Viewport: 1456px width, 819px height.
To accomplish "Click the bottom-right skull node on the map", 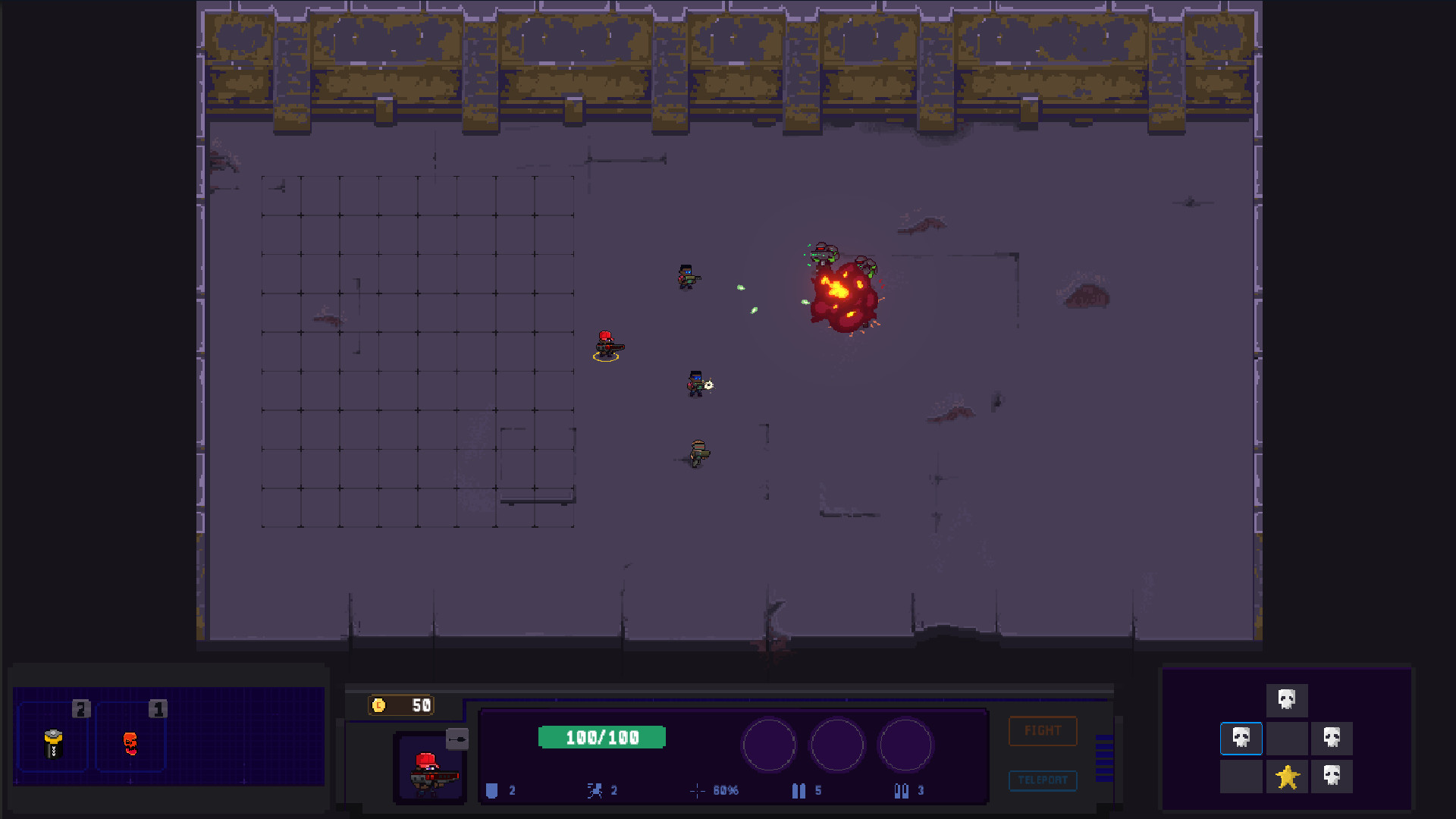I will [x=1332, y=775].
